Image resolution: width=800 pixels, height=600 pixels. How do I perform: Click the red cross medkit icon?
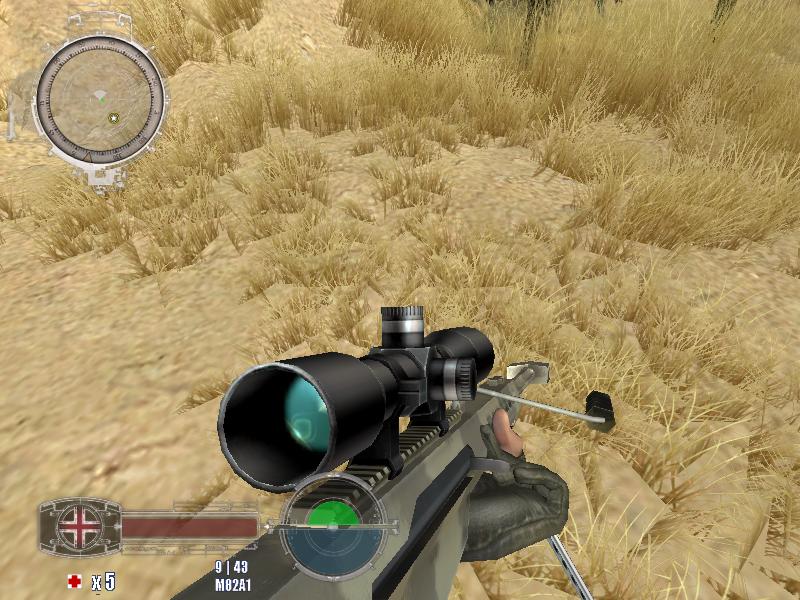[x=74, y=581]
